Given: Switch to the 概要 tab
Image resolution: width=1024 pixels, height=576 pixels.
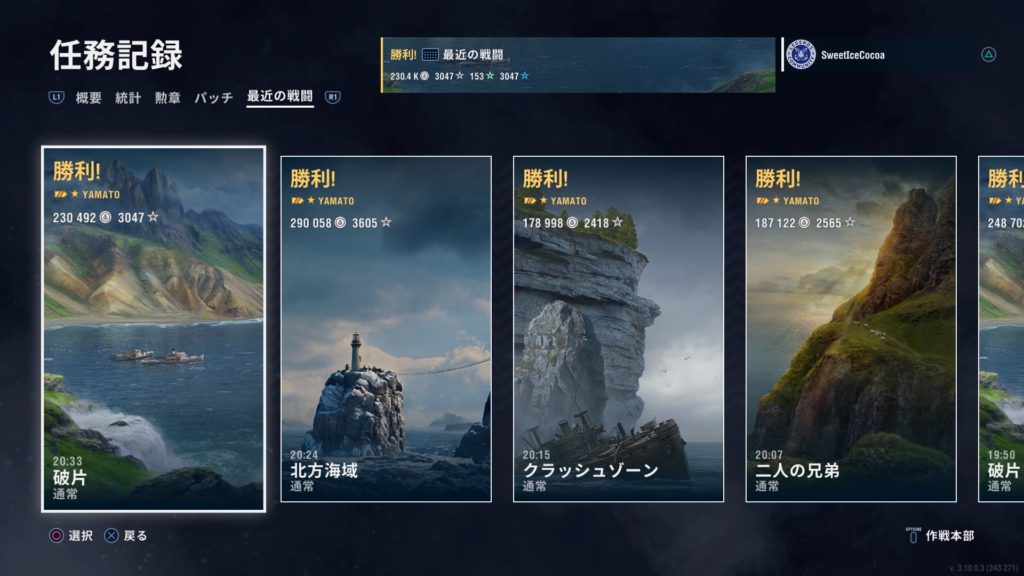Looking at the screenshot, I should tap(89, 98).
